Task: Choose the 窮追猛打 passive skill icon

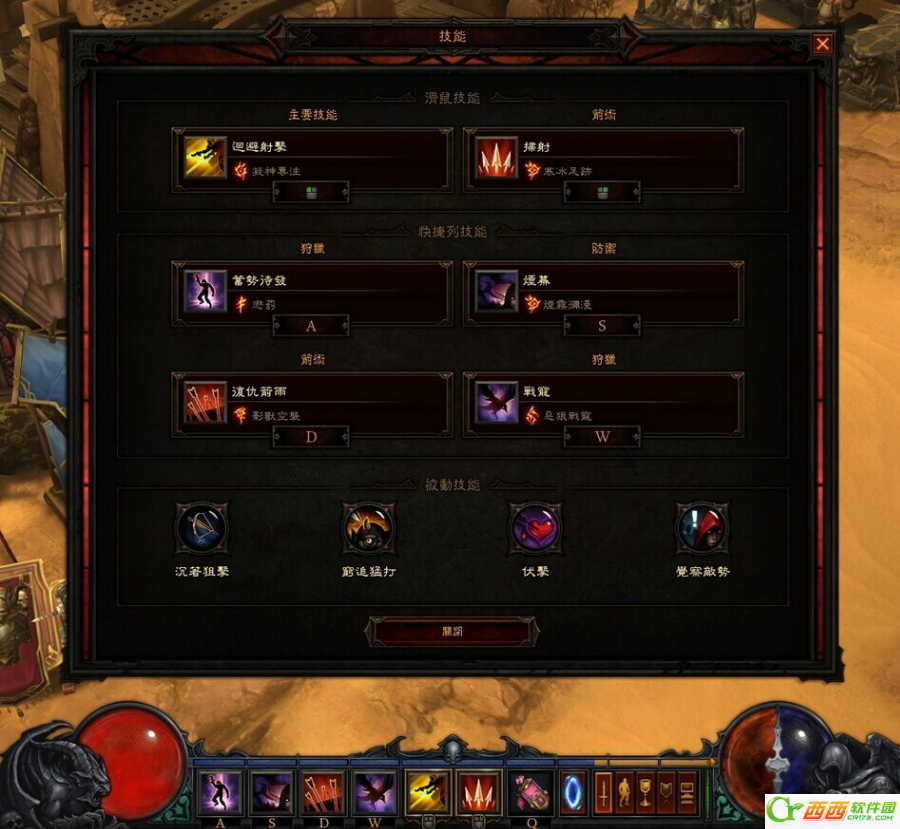Action: click(x=368, y=528)
